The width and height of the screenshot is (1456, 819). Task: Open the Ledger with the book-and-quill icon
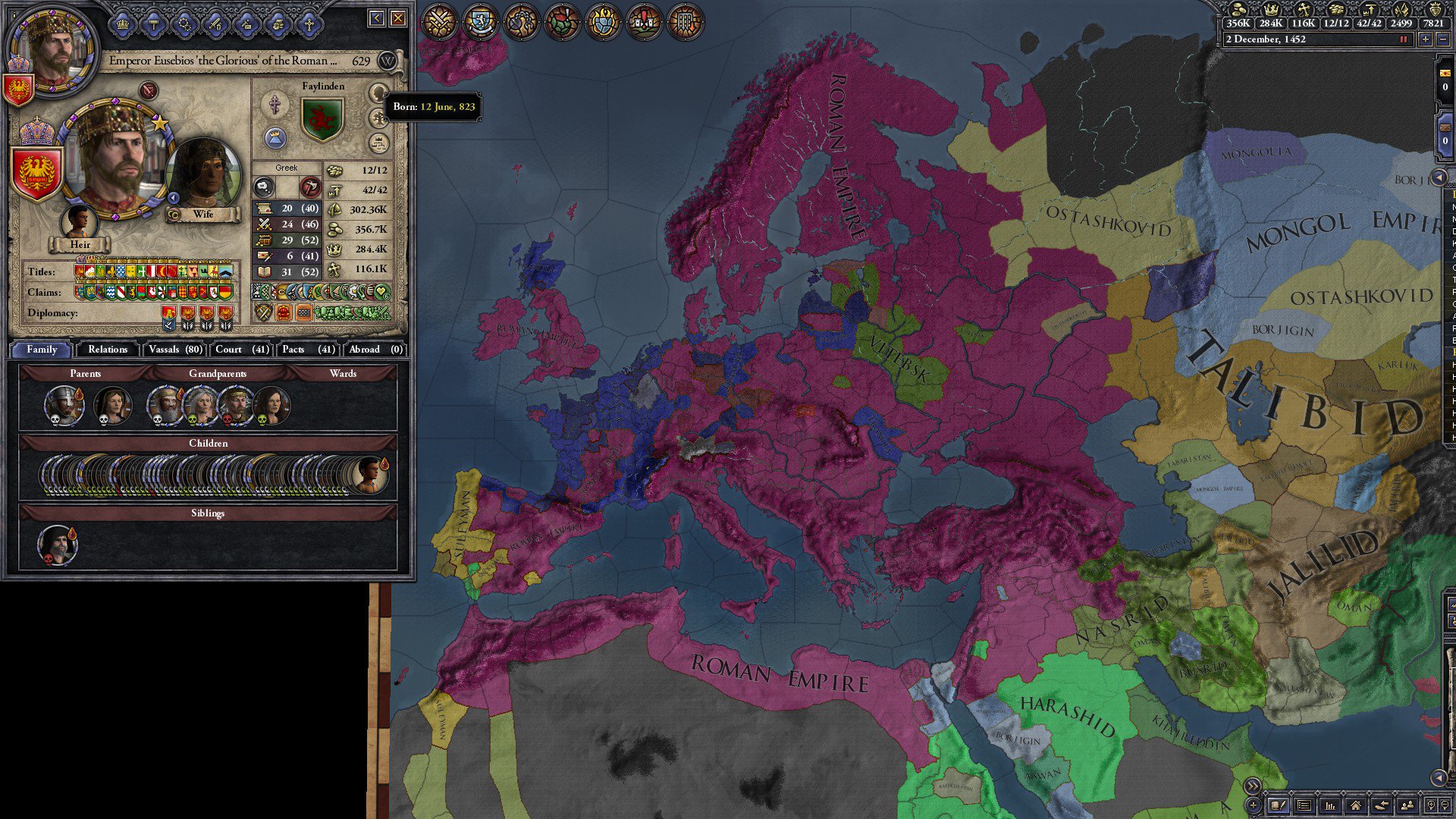pyautogui.click(x=1279, y=805)
